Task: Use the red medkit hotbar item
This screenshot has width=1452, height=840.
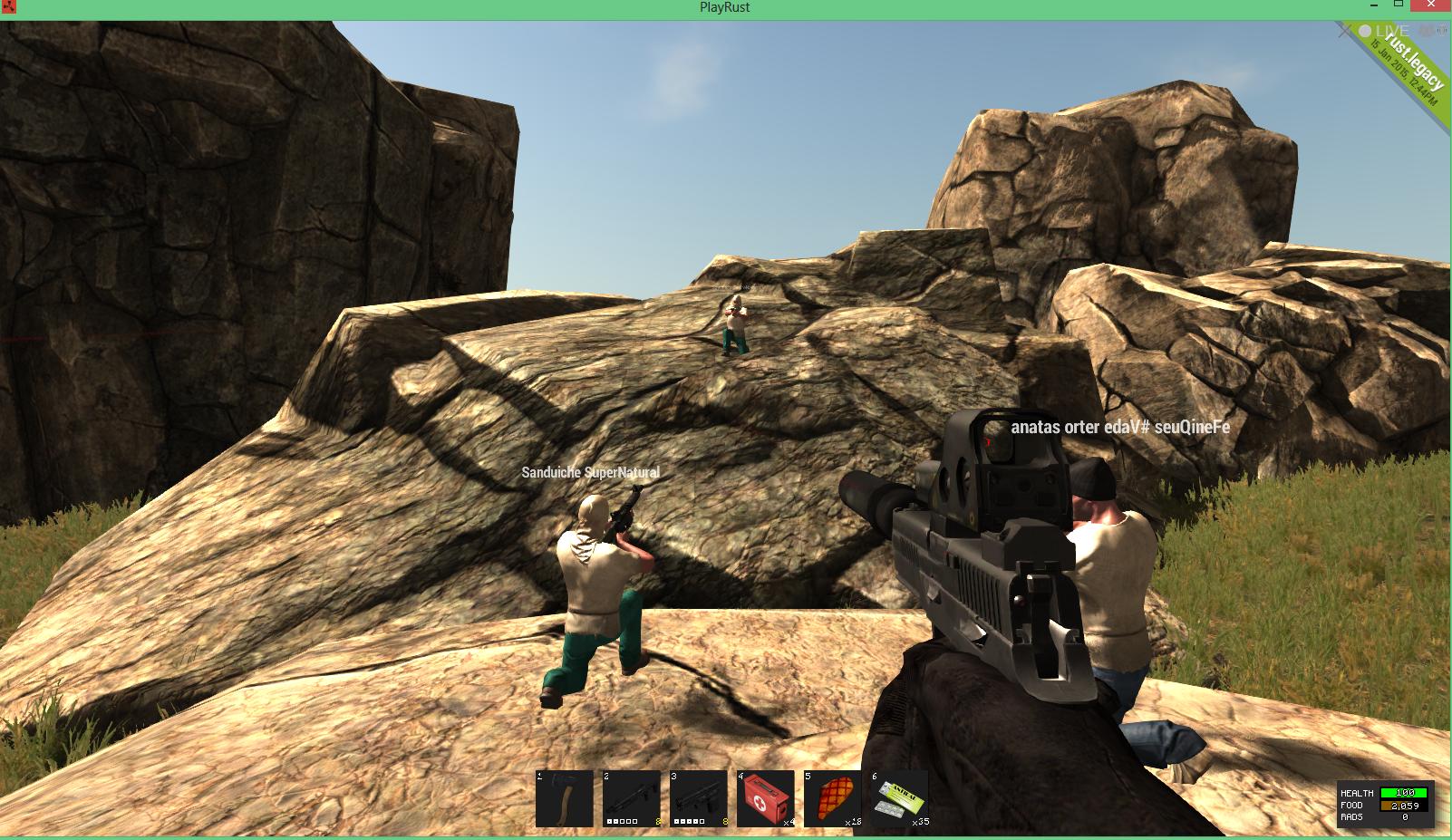Action: [766, 798]
